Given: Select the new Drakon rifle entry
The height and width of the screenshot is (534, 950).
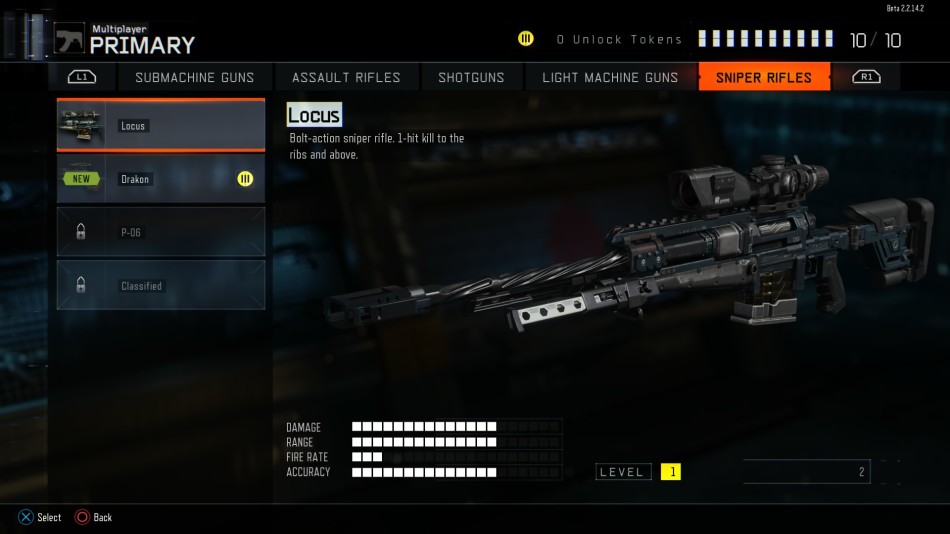Looking at the screenshot, I should coord(161,179).
